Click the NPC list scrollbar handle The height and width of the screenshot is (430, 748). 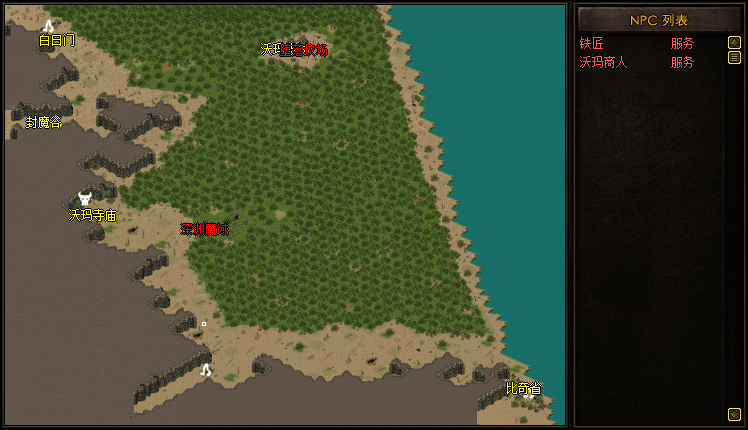coord(734,58)
